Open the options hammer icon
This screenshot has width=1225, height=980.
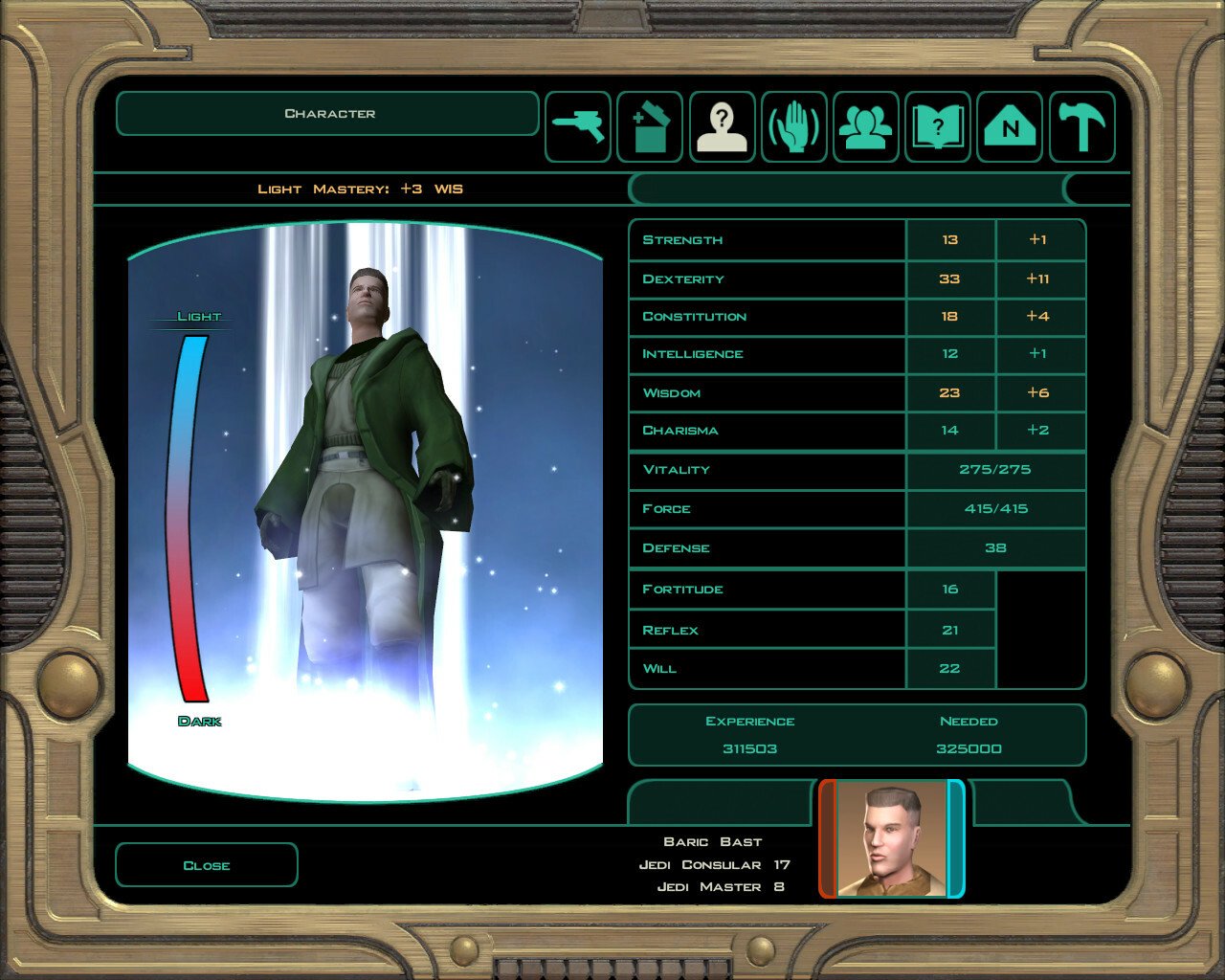coord(1081,127)
